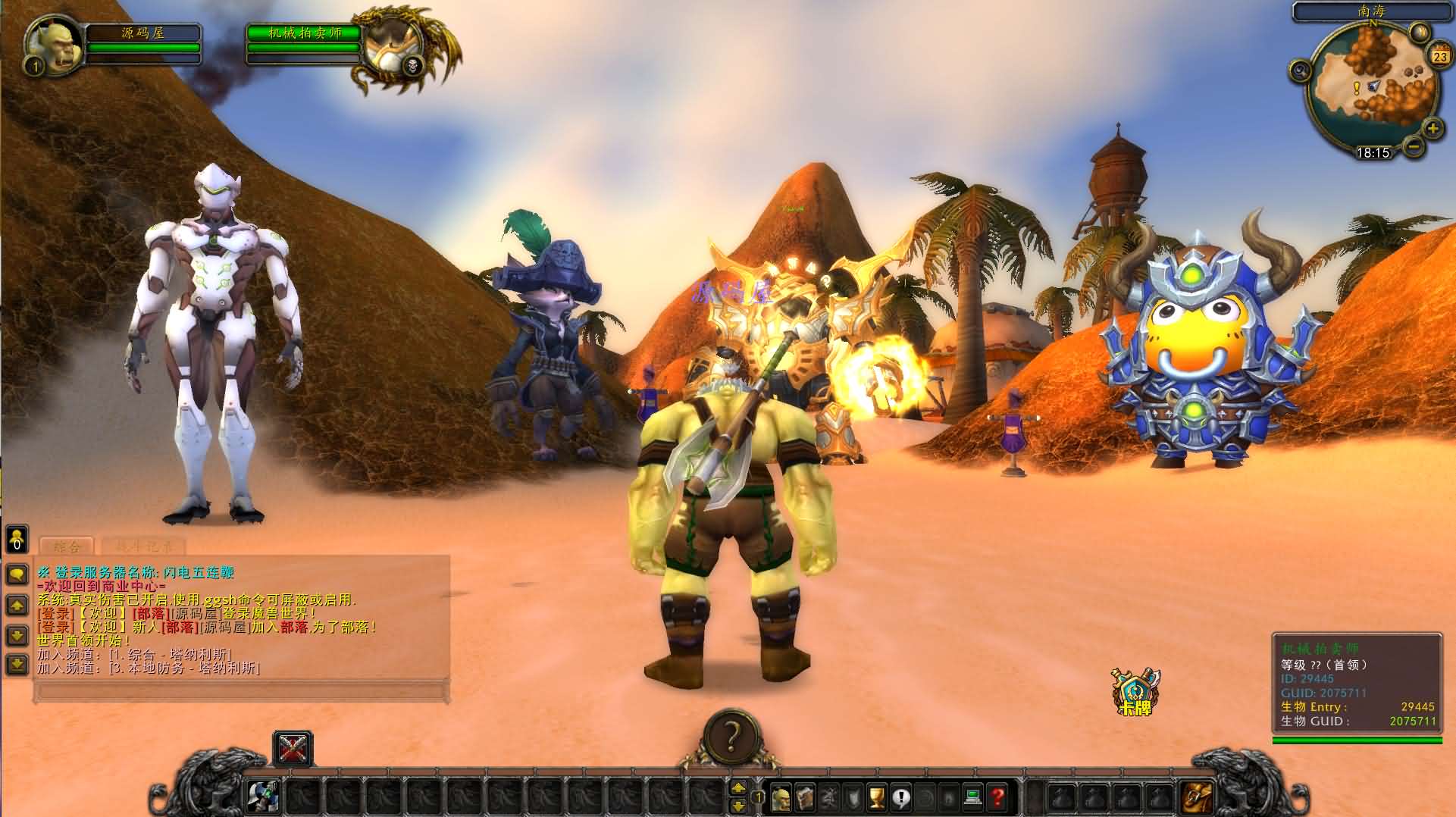Open the spellbook micro button

pos(805,797)
